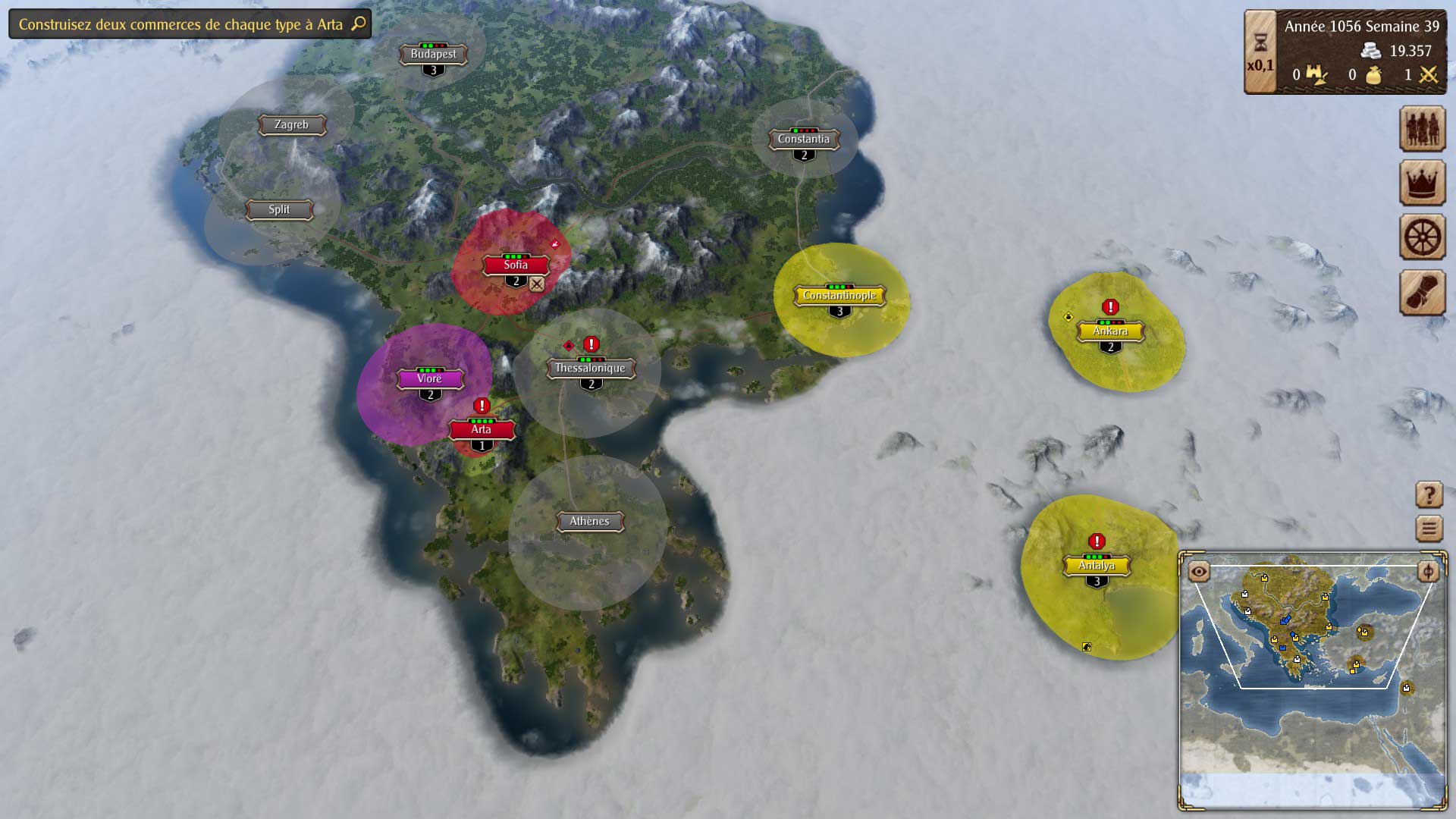Click the crossed swords icon beside Sofia
Viewport: 1456px width, 819px height.
click(537, 284)
